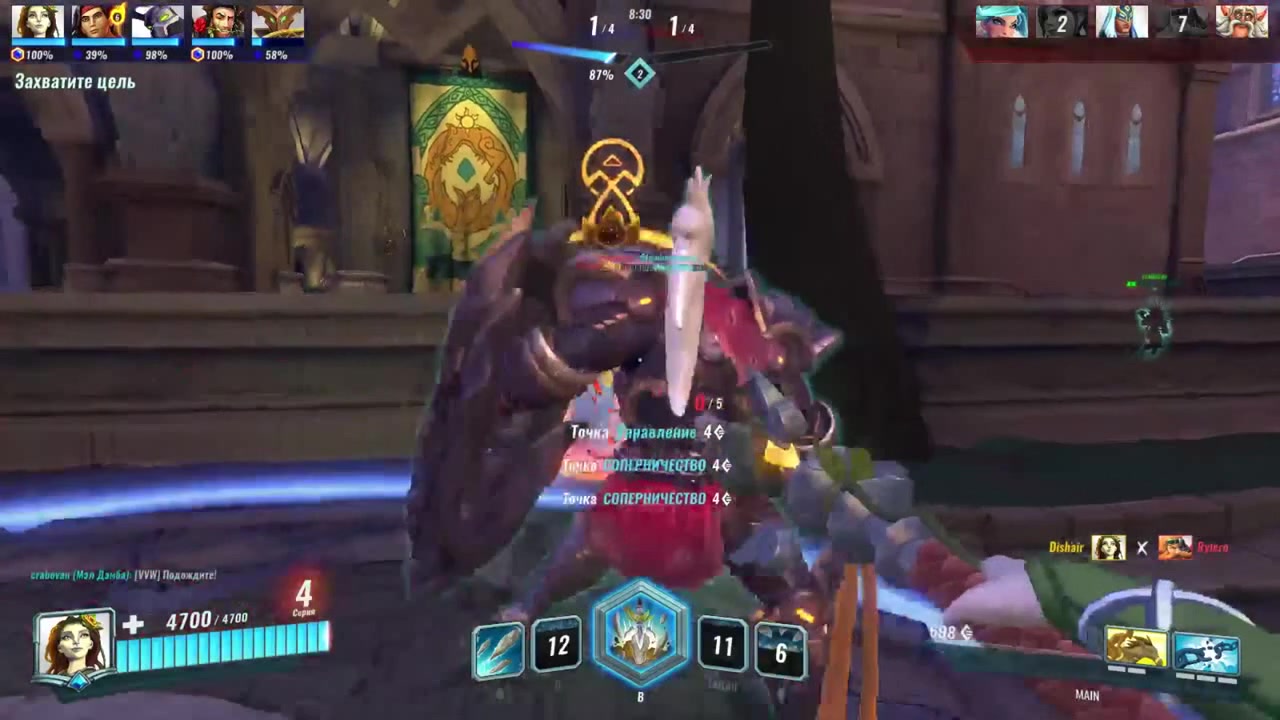Click the yellow item icon above MAIN
The image size is (1280, 720).
pos(1136,647)
